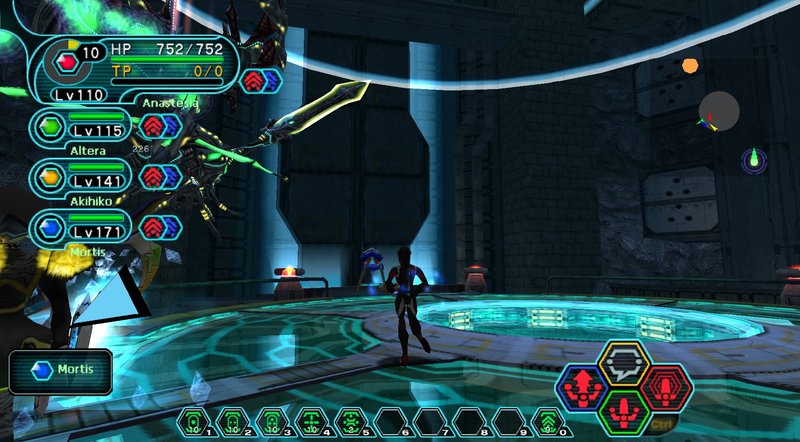Viewport: 800px width, 442px height.
Task: Activate the red-bordered action palette hexagon
Action: 665,386
